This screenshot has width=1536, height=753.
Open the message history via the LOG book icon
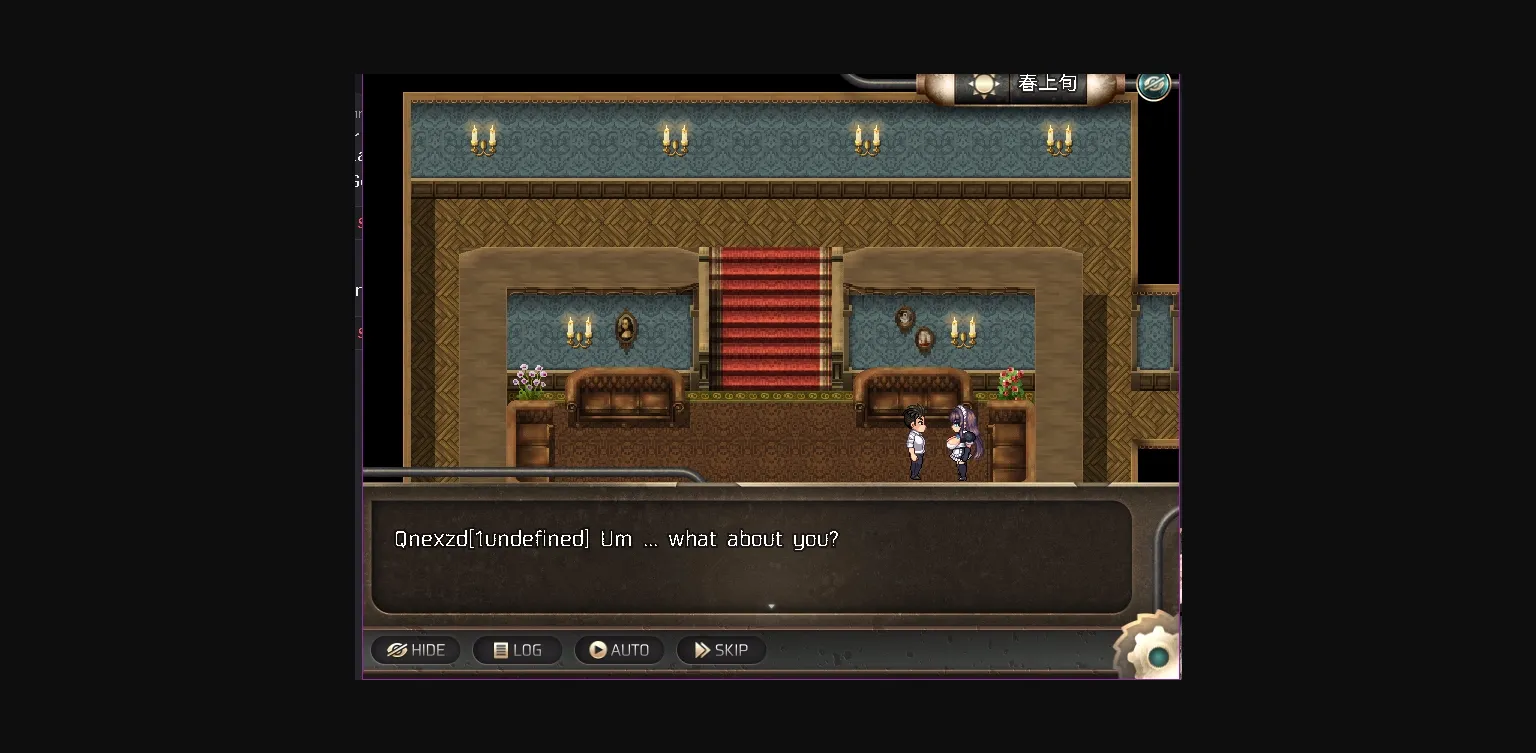(500, 650)
